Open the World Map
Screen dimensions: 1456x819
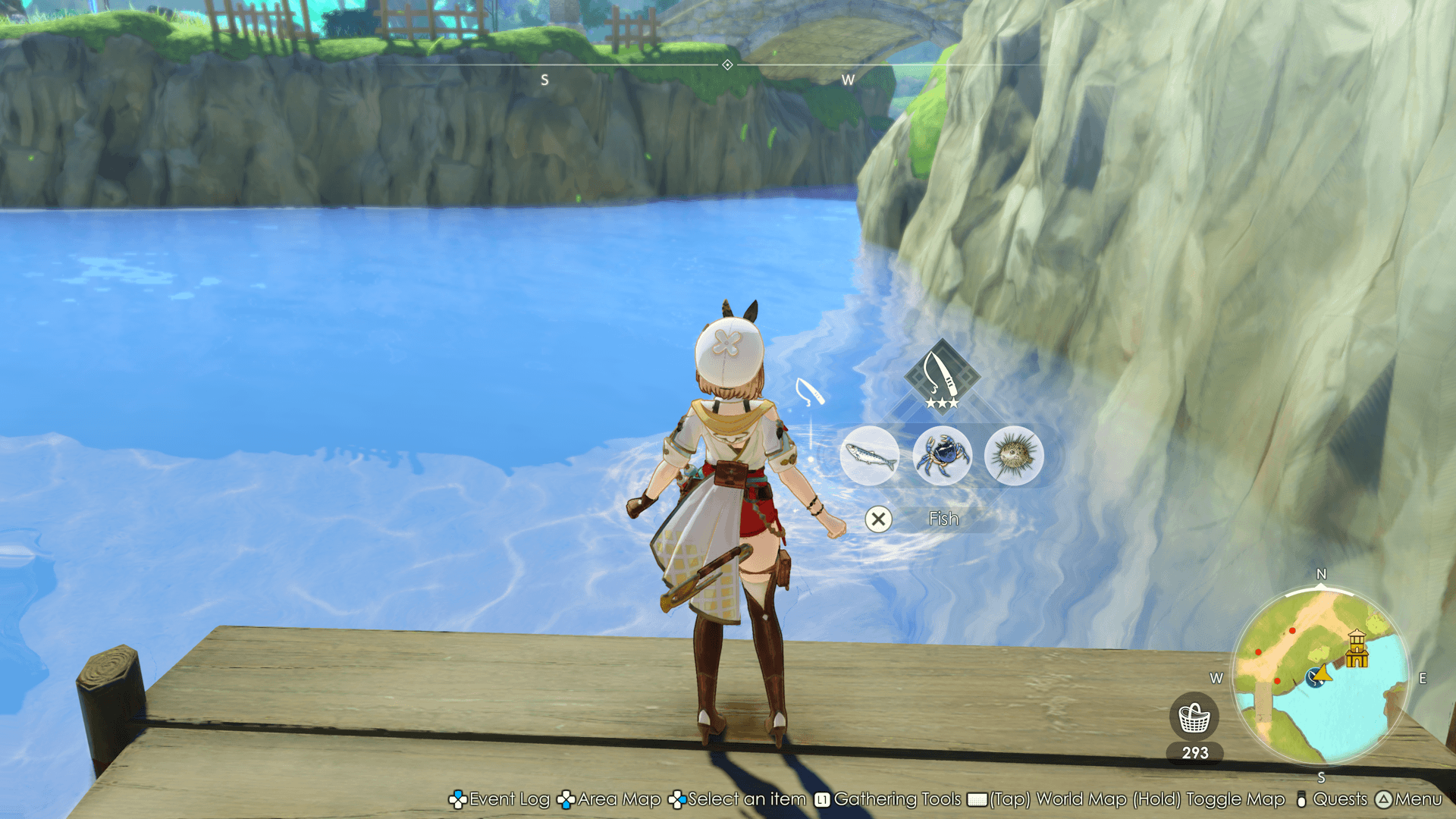coord(1070,799)
